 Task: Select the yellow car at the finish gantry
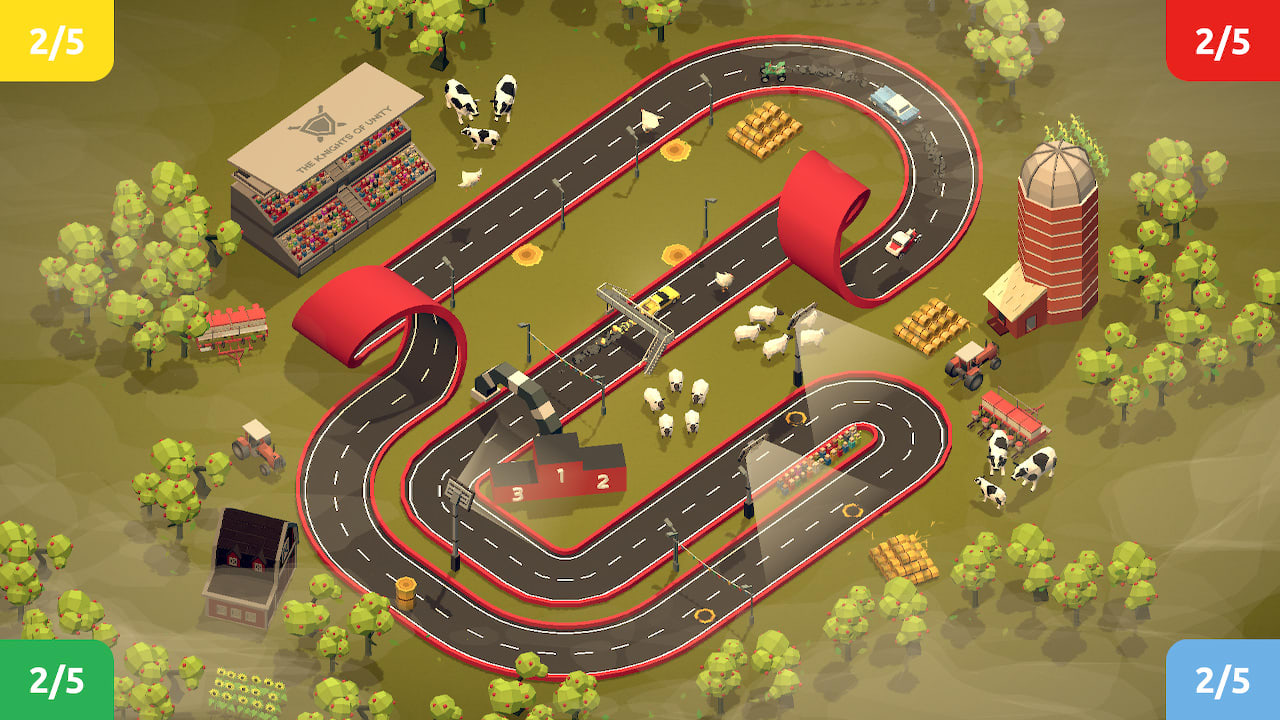(x=660, y=298)
